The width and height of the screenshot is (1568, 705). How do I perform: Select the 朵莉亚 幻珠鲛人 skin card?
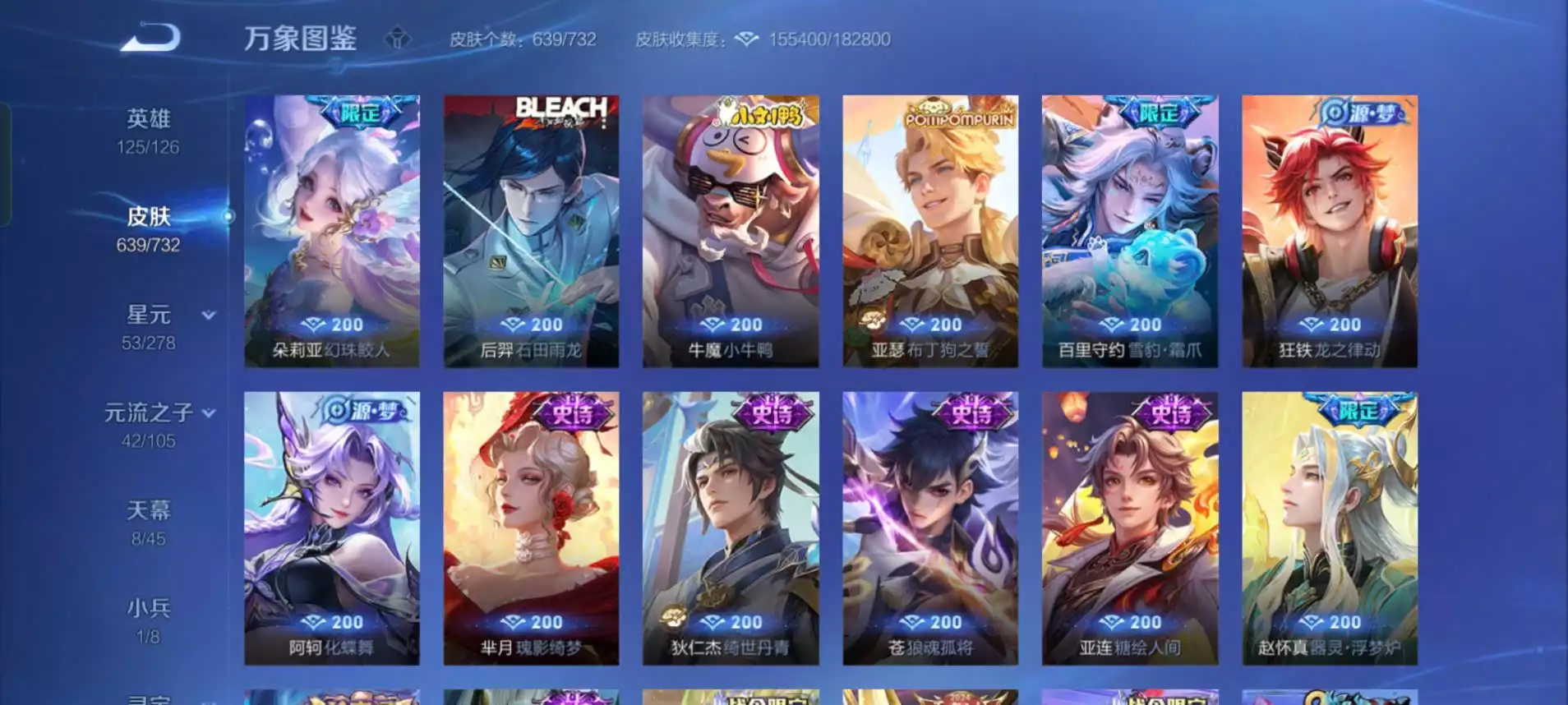pos(332,231)
